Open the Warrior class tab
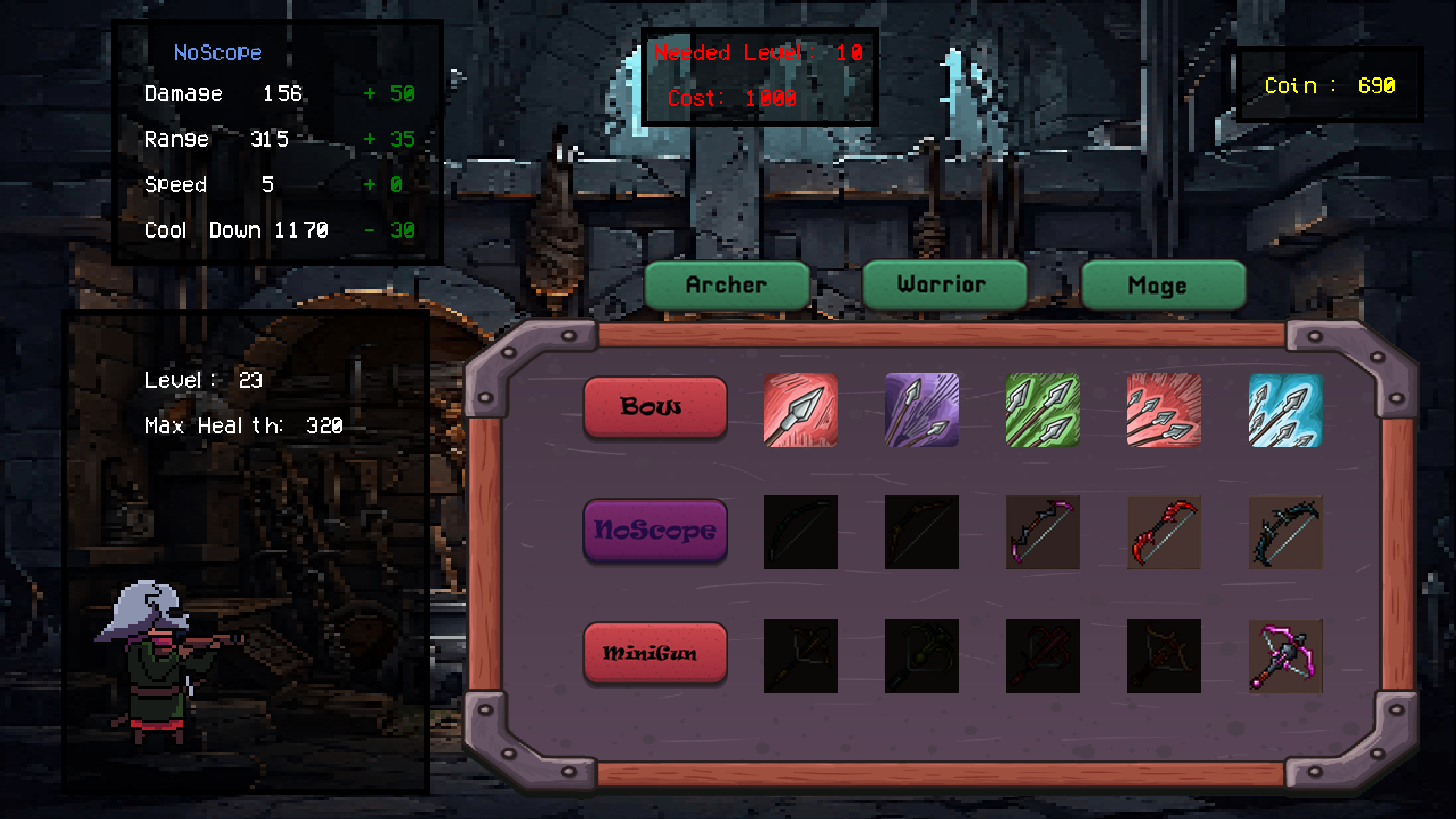The image size is (1456, 819). [944, 284]
